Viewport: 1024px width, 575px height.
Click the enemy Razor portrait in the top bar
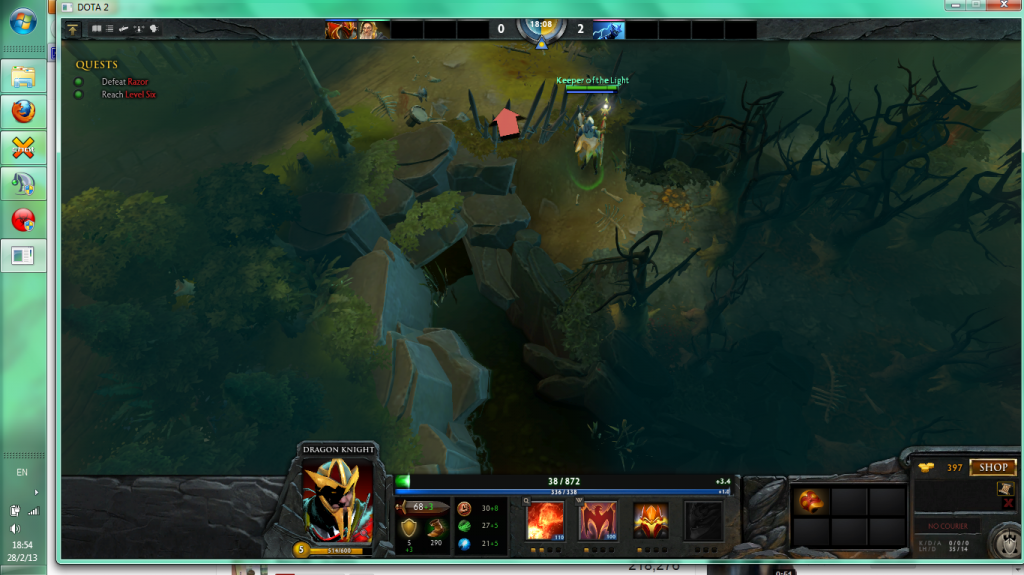click(608, 30)
